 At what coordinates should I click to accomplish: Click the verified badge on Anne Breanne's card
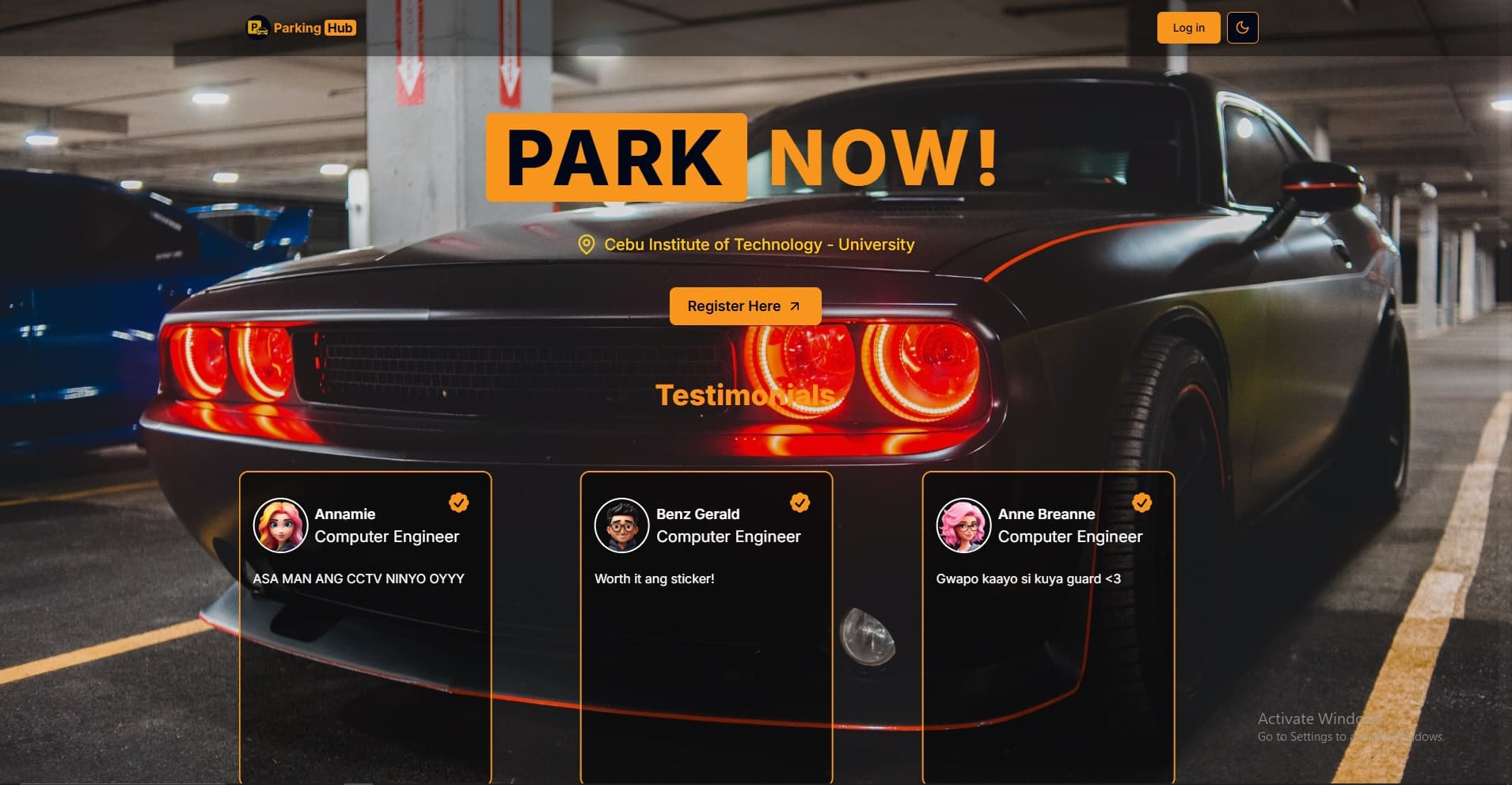click(x=1141, y=502)
